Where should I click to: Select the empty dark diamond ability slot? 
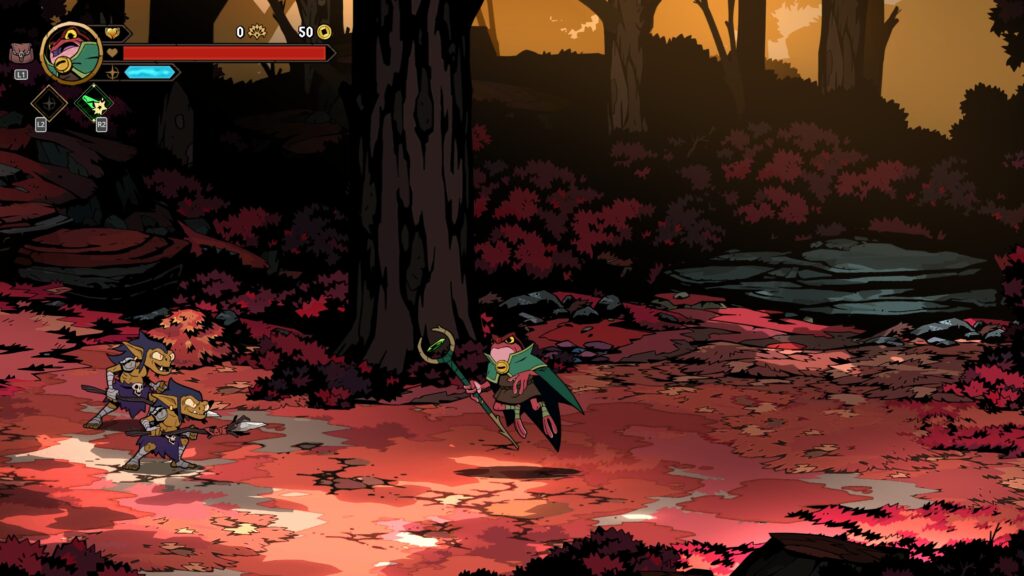tap(48, 103)
